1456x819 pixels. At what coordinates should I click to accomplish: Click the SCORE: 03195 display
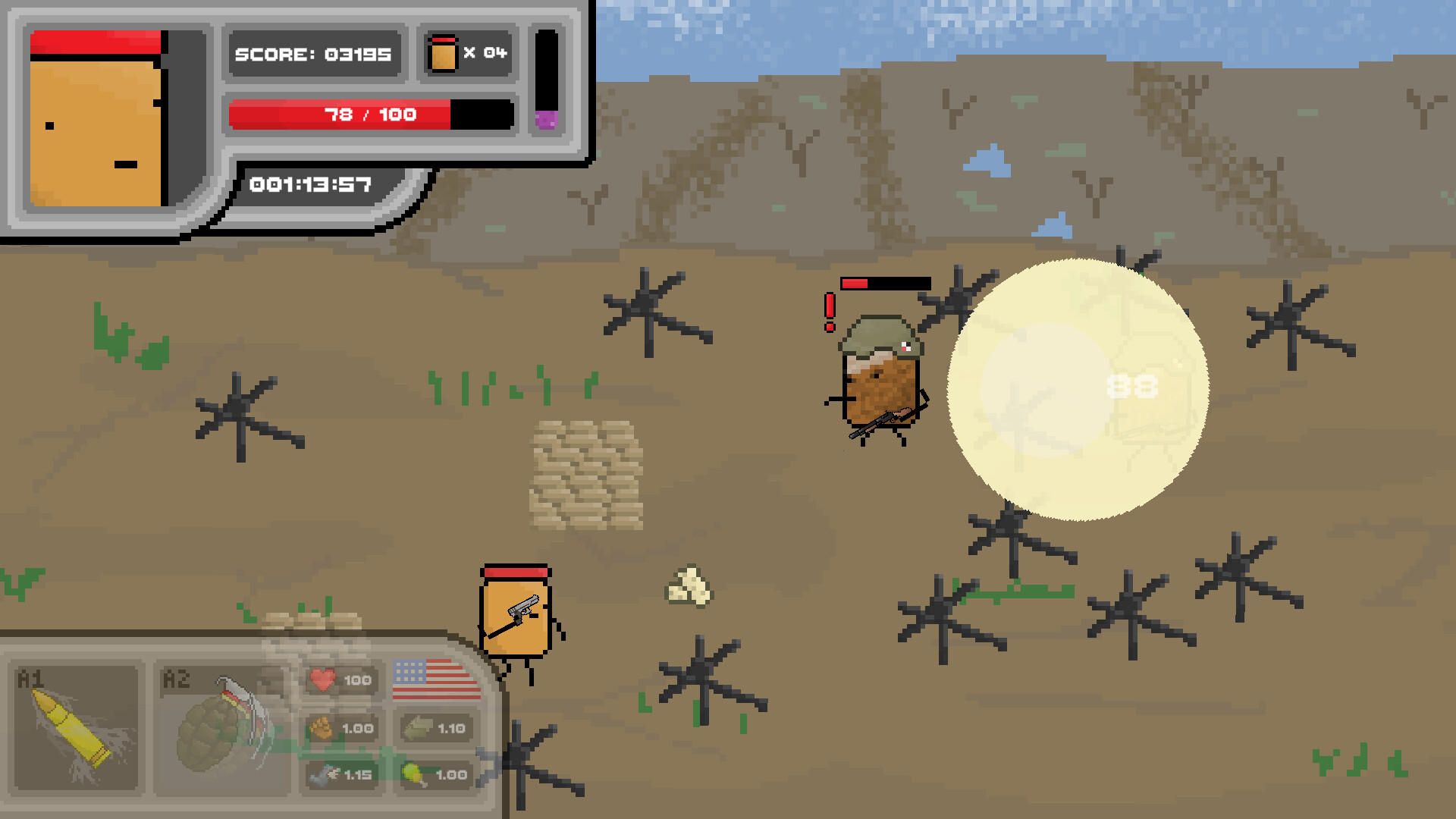(x=313, y=54)
